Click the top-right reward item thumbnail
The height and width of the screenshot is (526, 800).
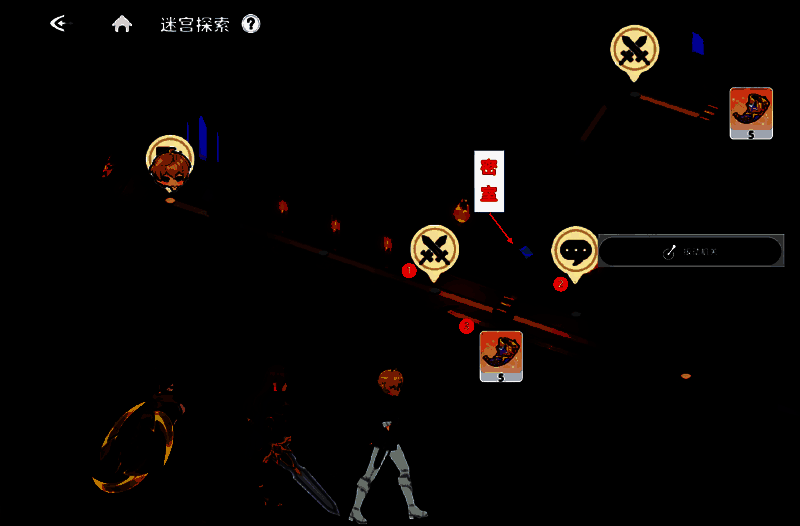click(x=751, y=113)
